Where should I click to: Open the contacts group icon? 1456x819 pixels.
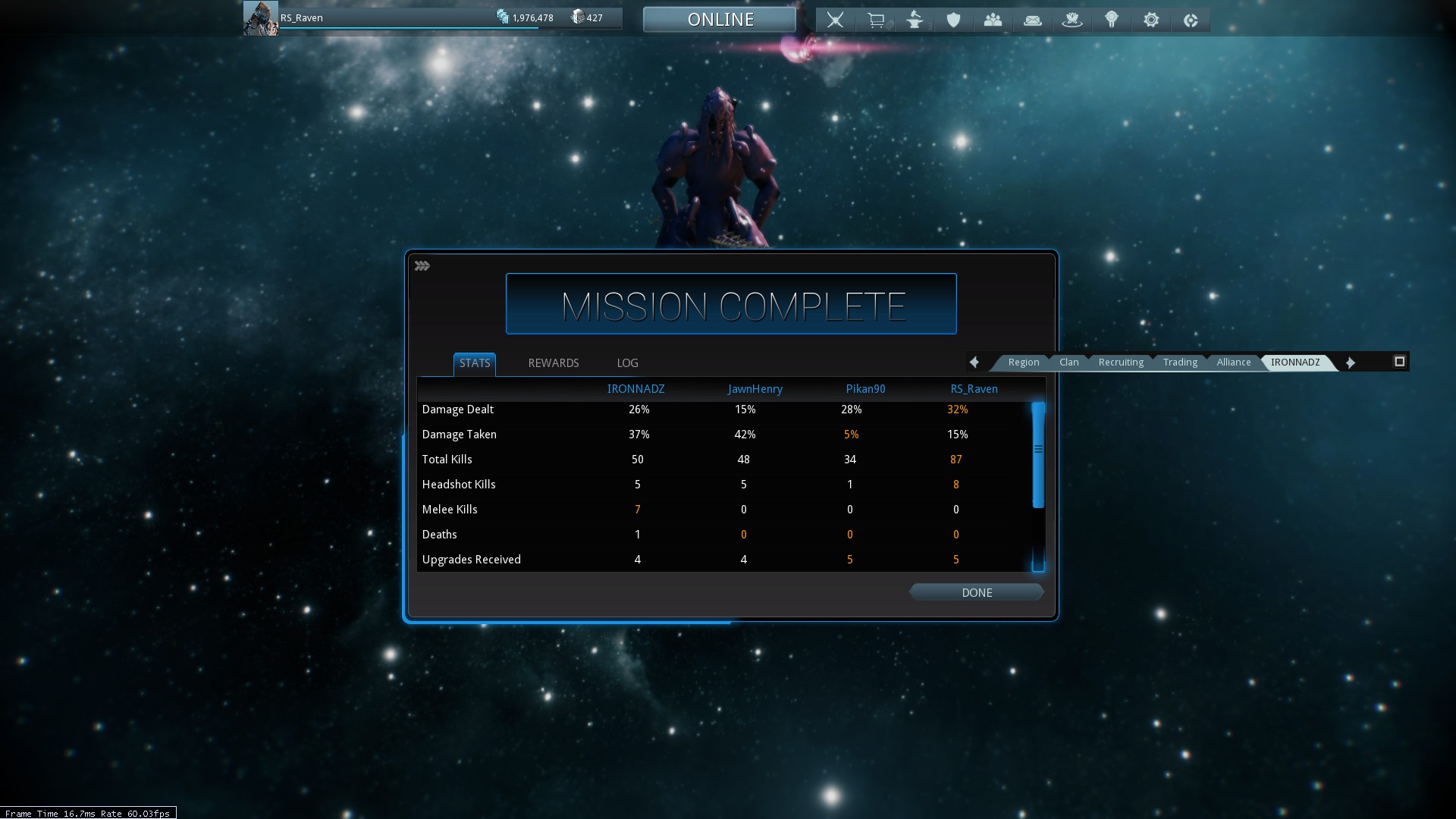(x=993, y=20)
